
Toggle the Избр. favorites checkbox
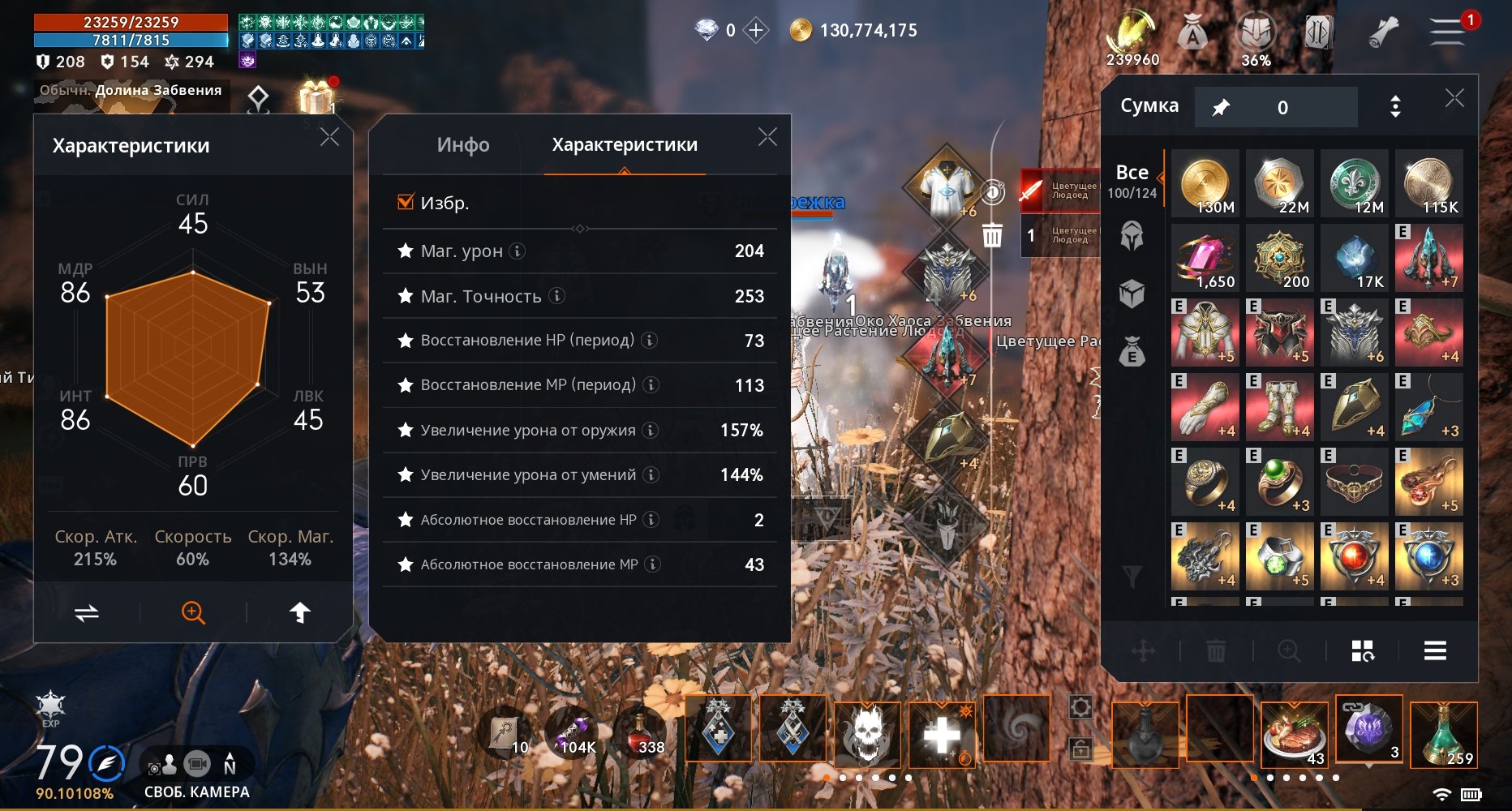pos(406,202)
